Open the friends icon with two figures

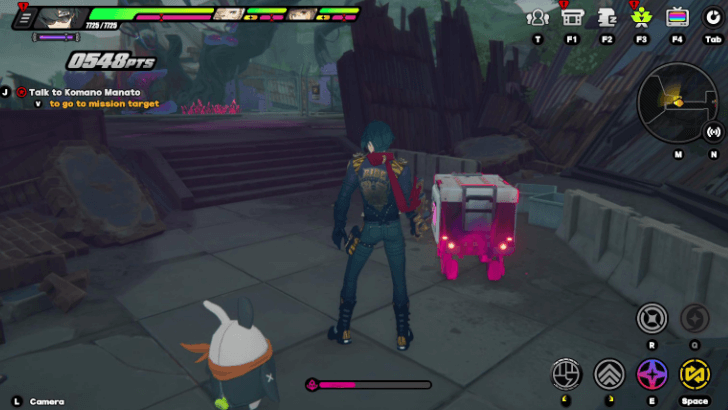[538, 17]
